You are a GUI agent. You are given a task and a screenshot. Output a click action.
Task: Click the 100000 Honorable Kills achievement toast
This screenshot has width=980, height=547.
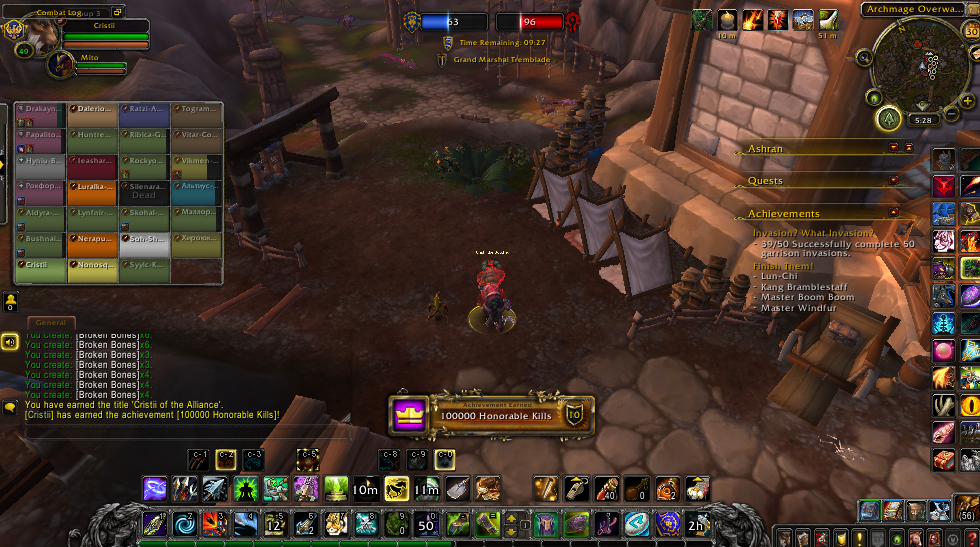coord(492,415)
